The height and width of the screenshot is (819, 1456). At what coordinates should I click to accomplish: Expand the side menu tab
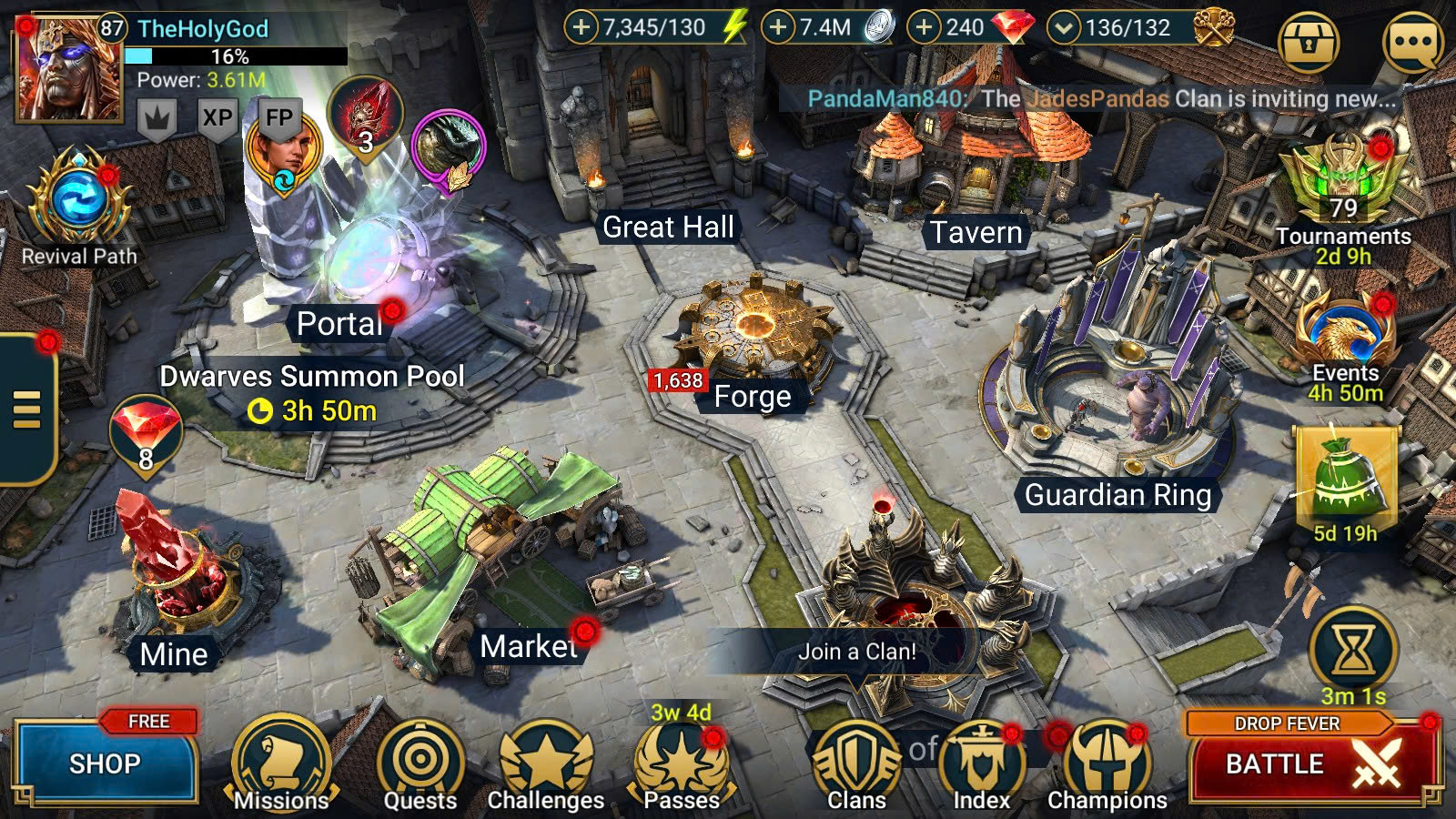click(x=27, y=409)
